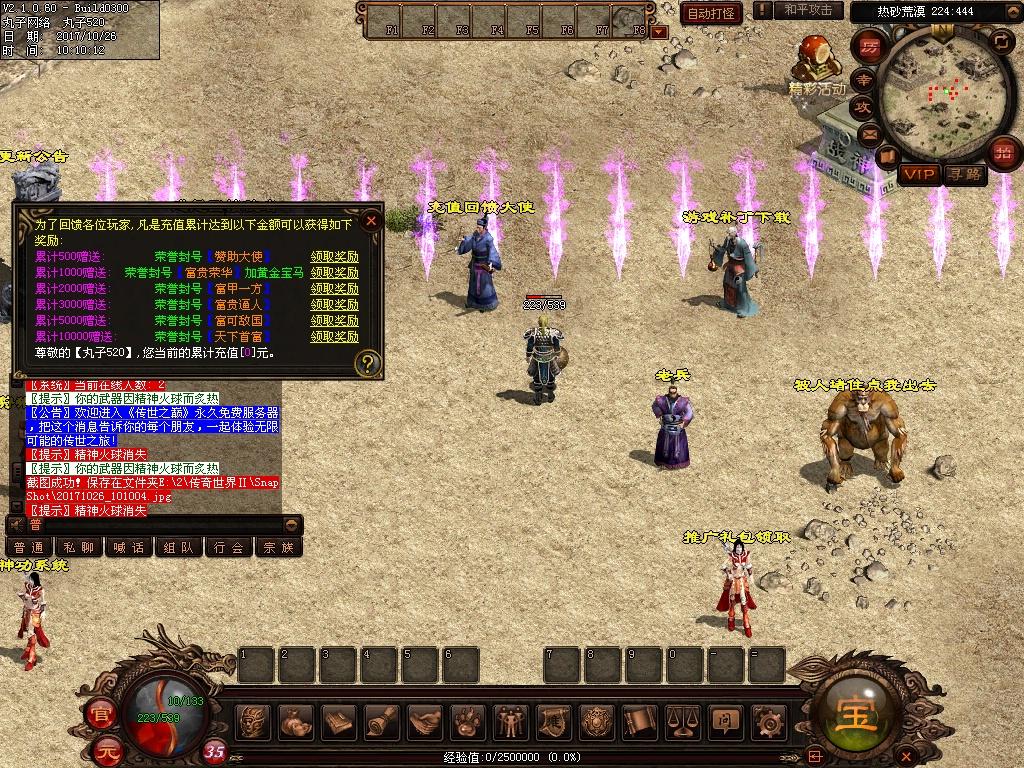The height and width of the screenshot is (768, 1024).
Task: Open settings gear icon in bottom bar
Action: pyautogui.click(x=769, y=721)
